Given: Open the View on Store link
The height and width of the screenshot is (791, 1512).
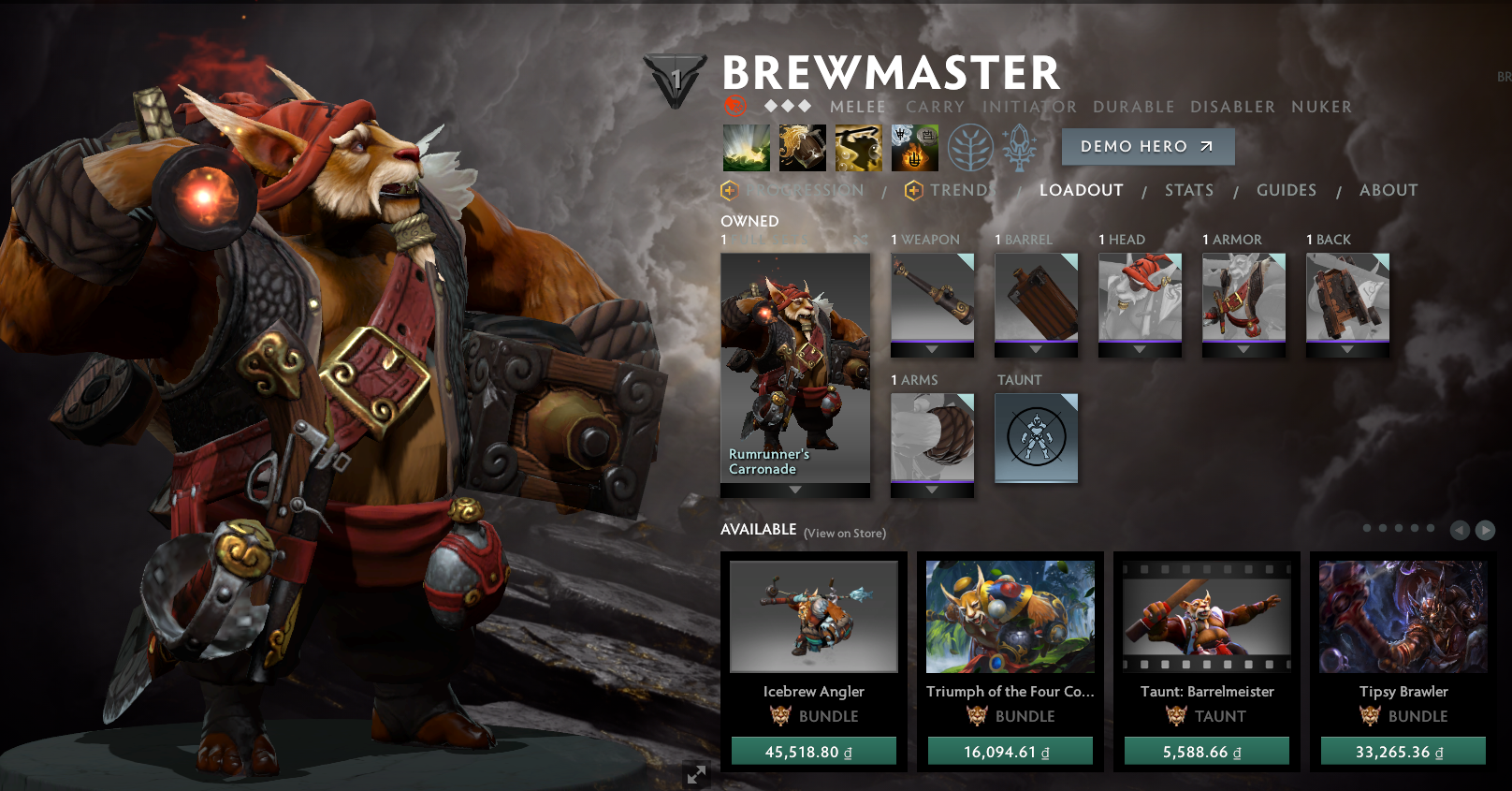Looking at the screenshot, I should pos(845,532).
